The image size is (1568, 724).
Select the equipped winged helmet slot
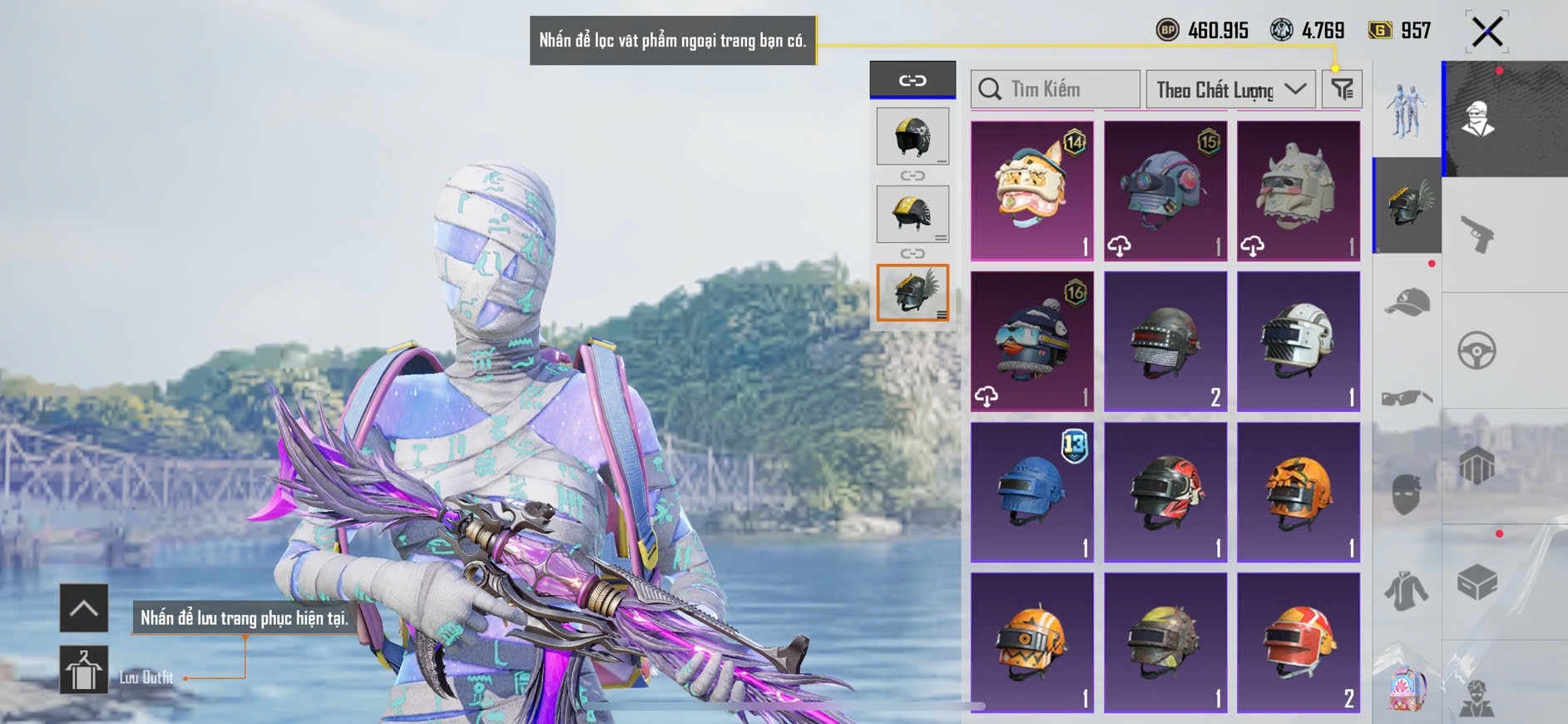[x=913, y=292]
